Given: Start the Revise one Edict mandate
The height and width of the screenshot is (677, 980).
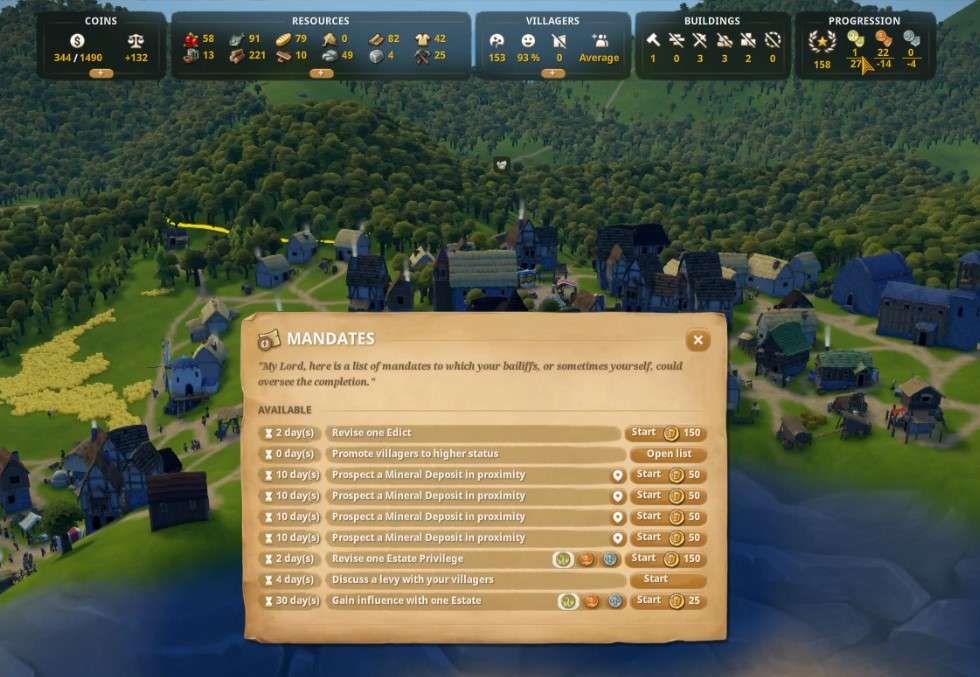Looking at the screenshot, I should (666, 433).
